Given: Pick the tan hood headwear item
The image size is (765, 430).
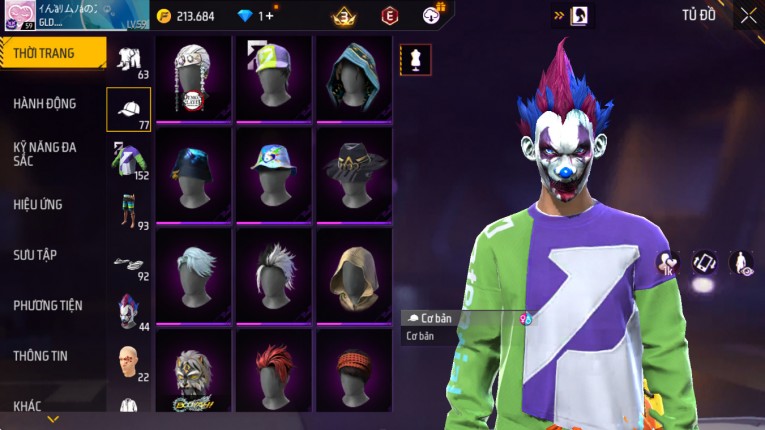Looking at the screenshot, I should (353, 271).
